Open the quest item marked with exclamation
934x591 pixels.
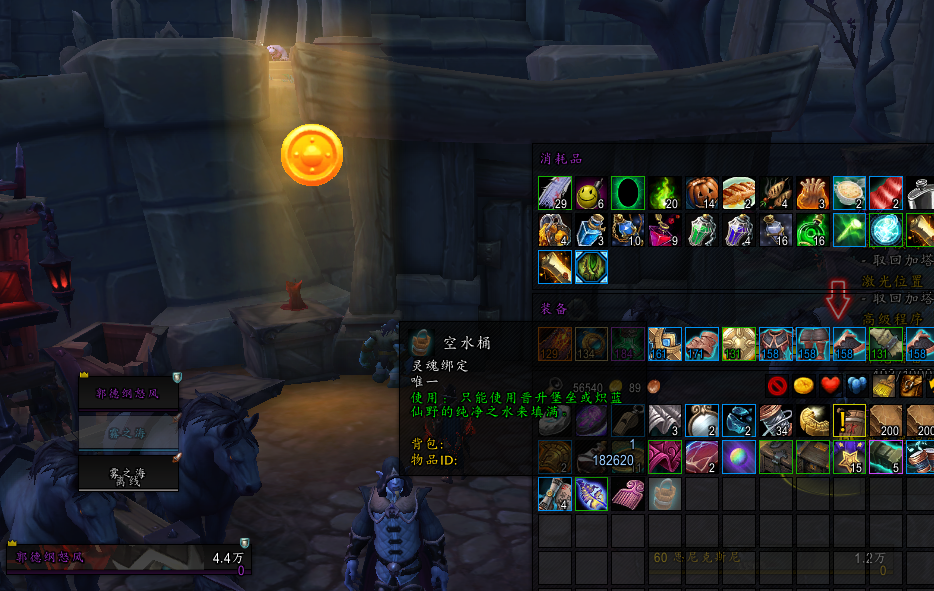tap(849, 420)
